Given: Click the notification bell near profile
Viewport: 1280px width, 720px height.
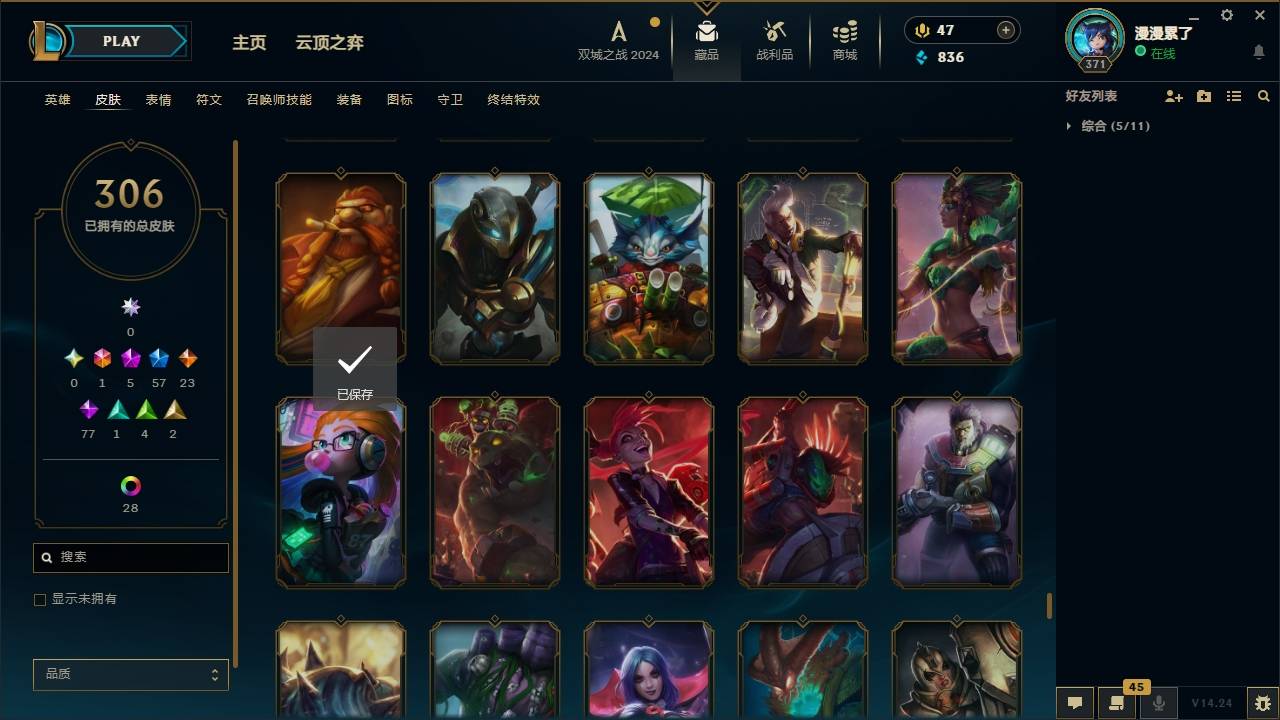Looking at the screenshot, I should pos(1258,51).
